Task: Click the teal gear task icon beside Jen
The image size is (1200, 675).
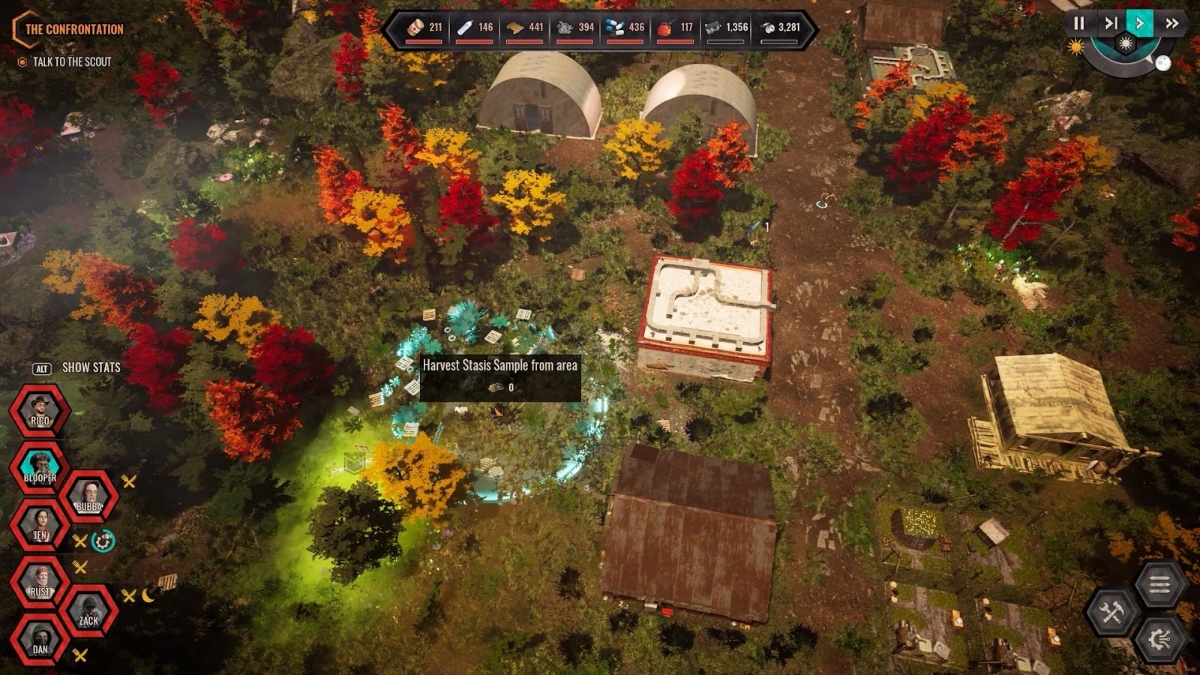Action: [x=103, y=540]
